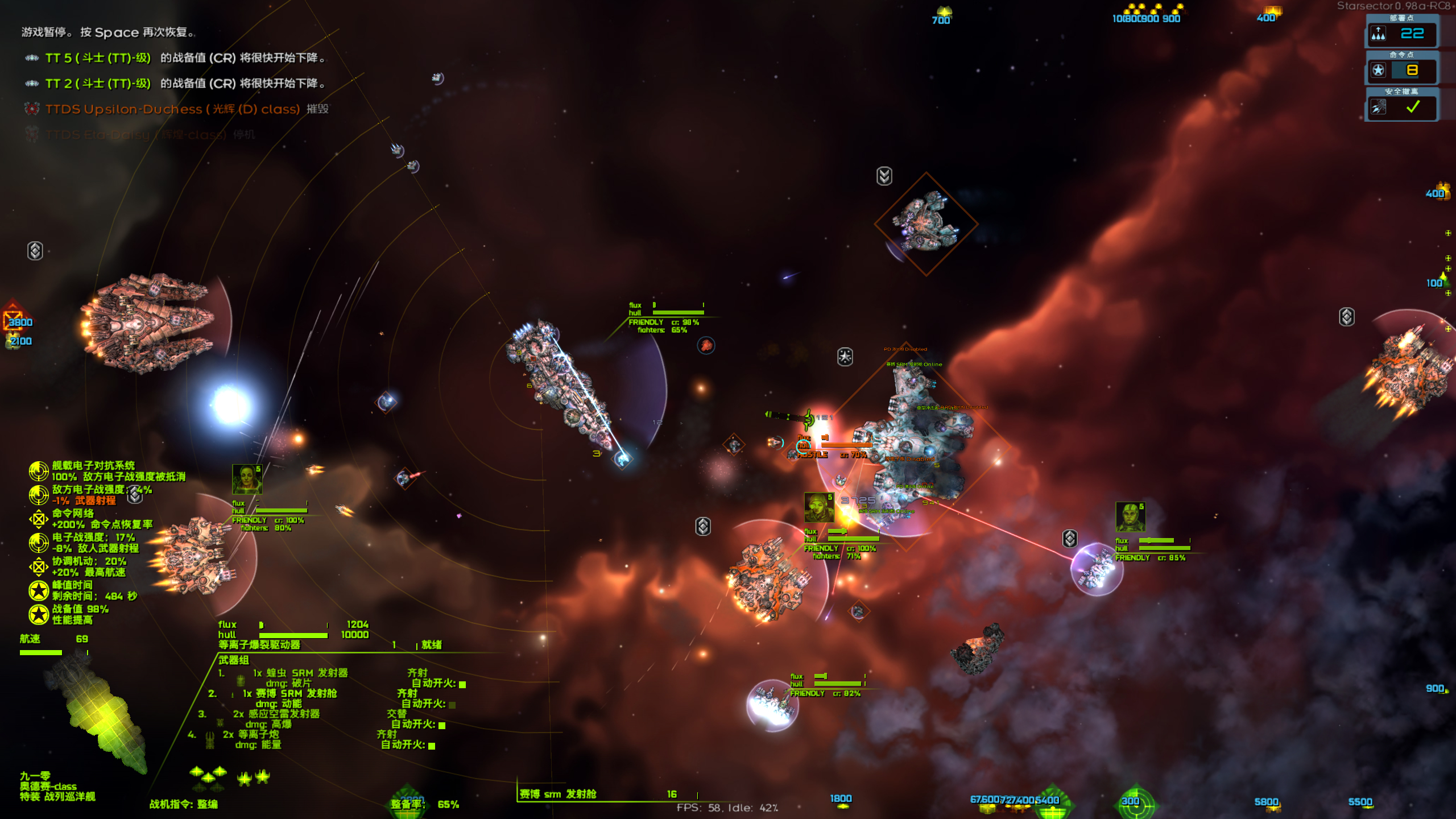Screen dimensions: 1456x819
Task: Select weapon group 3 感应空雷发射器
Action: (276, 714)
